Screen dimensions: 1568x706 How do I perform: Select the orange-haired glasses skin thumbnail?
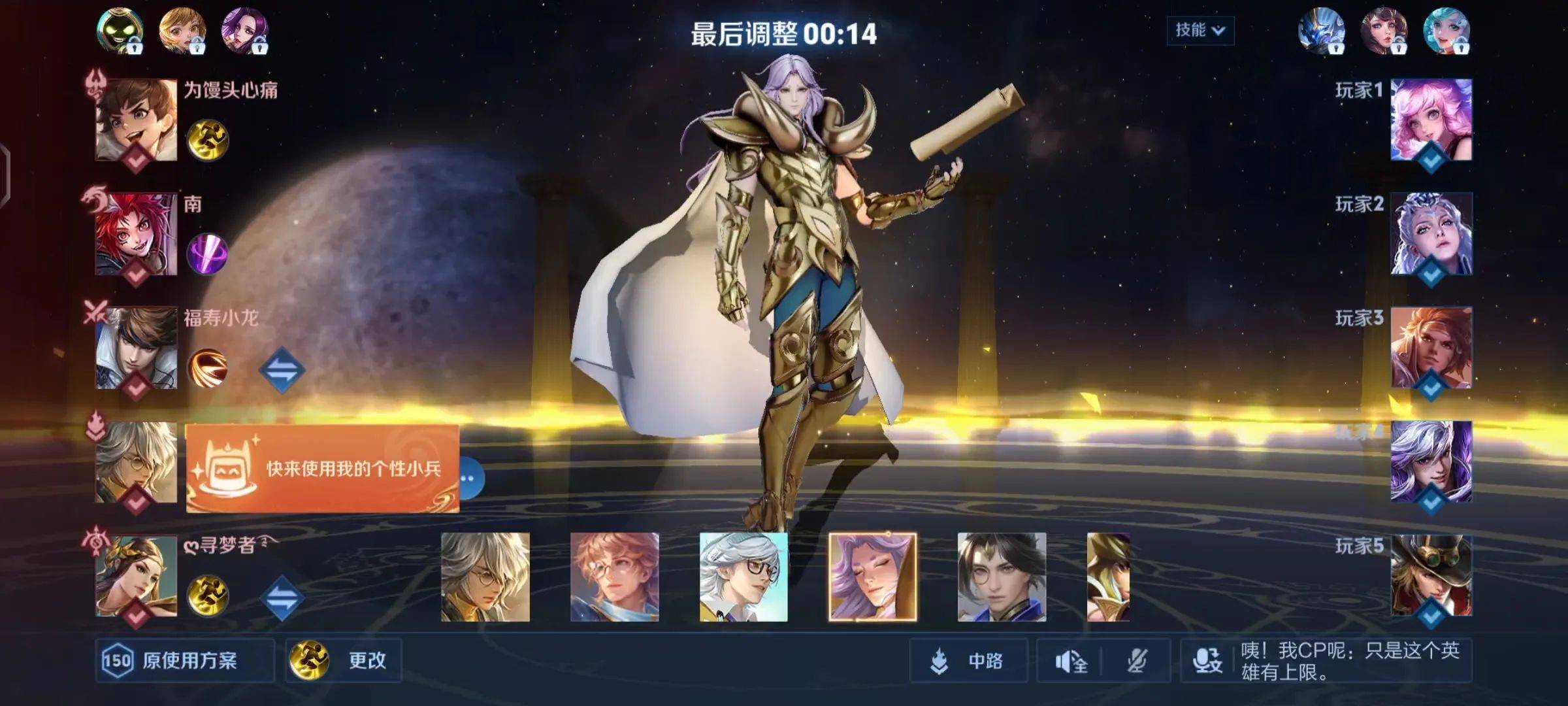[x=614, y=577]
